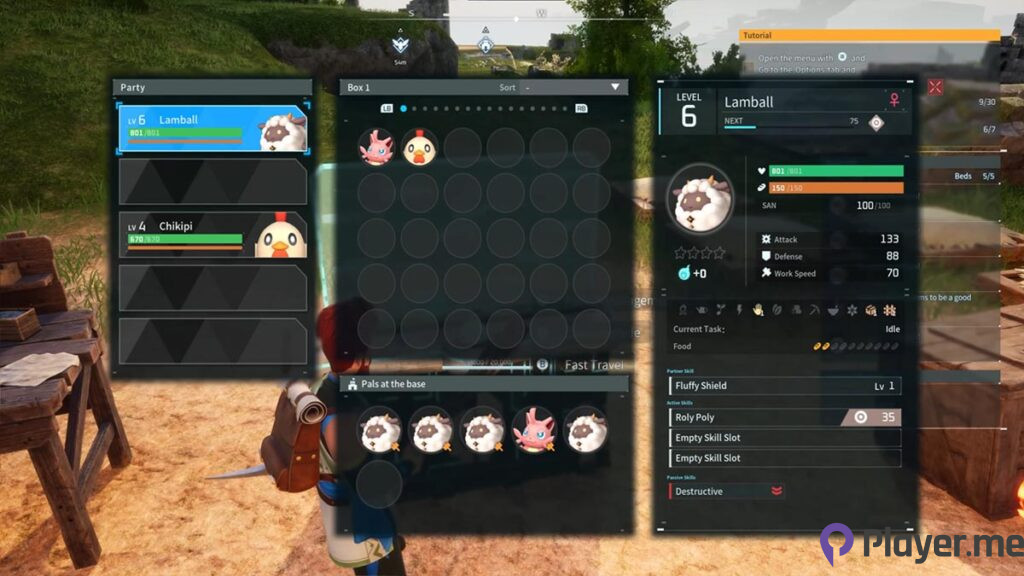Pick the pink Cattiva in Box 1
Screen dimensions: 1024x576
[377, 148]
